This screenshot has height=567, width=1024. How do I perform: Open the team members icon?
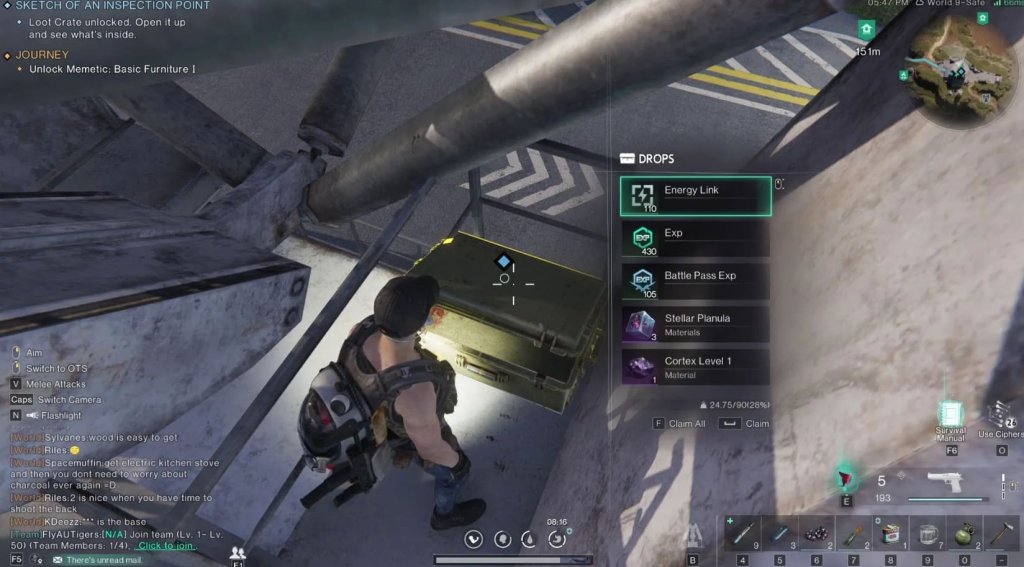tap(237, 553)
